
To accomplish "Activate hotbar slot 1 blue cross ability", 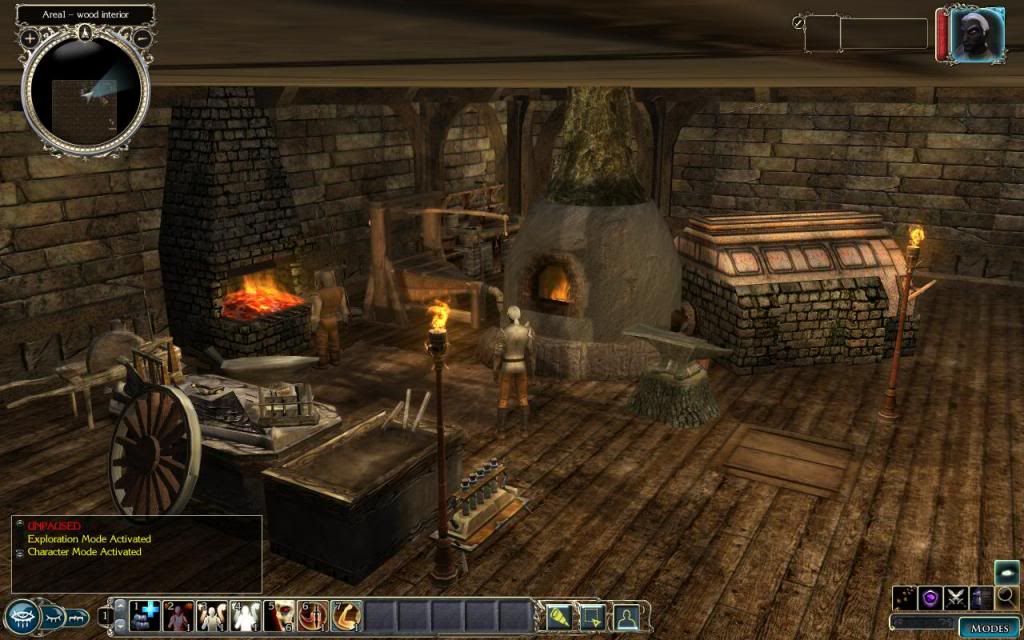I will 146,615.
